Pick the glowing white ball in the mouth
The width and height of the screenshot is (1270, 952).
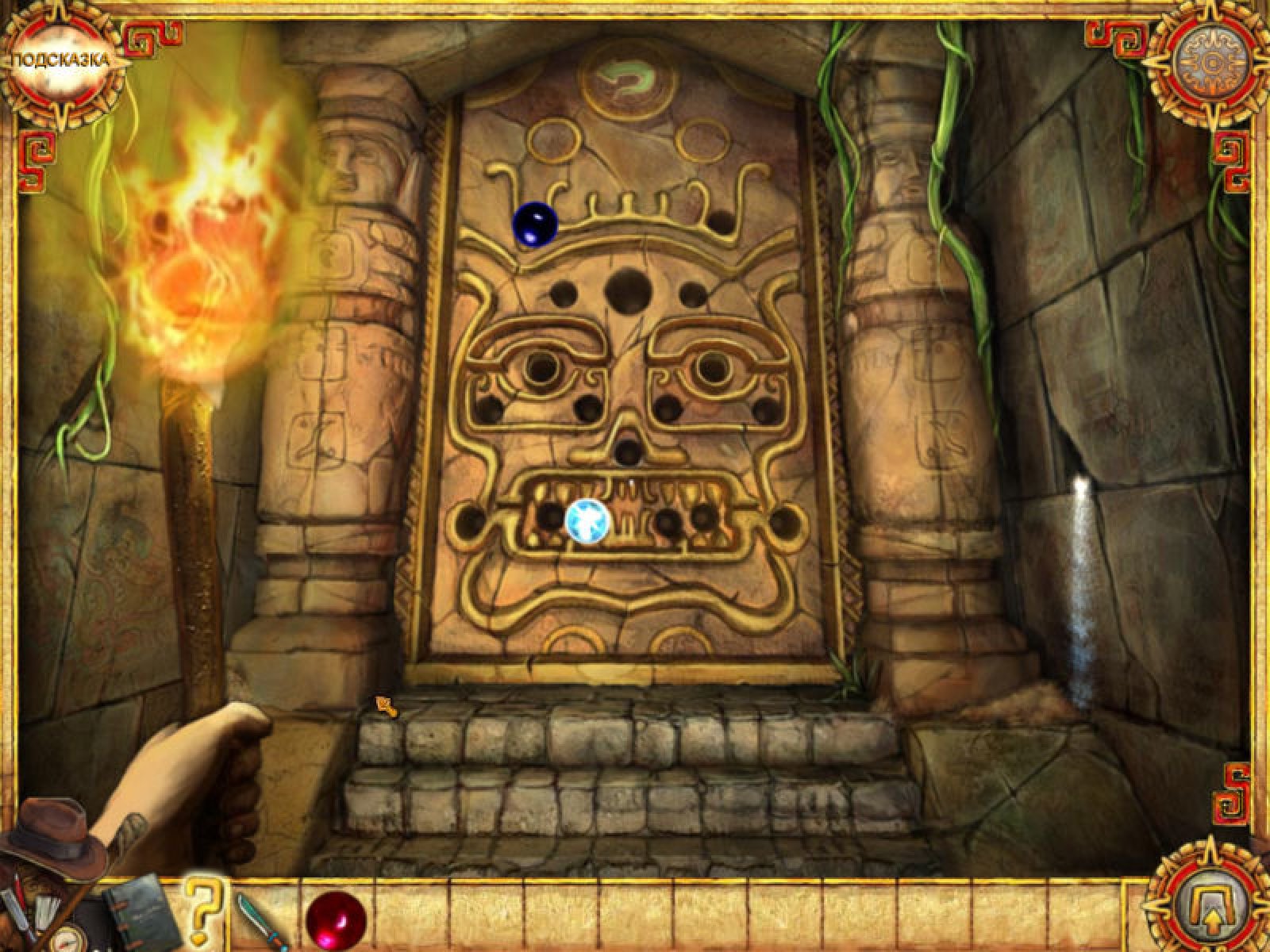(x=588, y=520)
